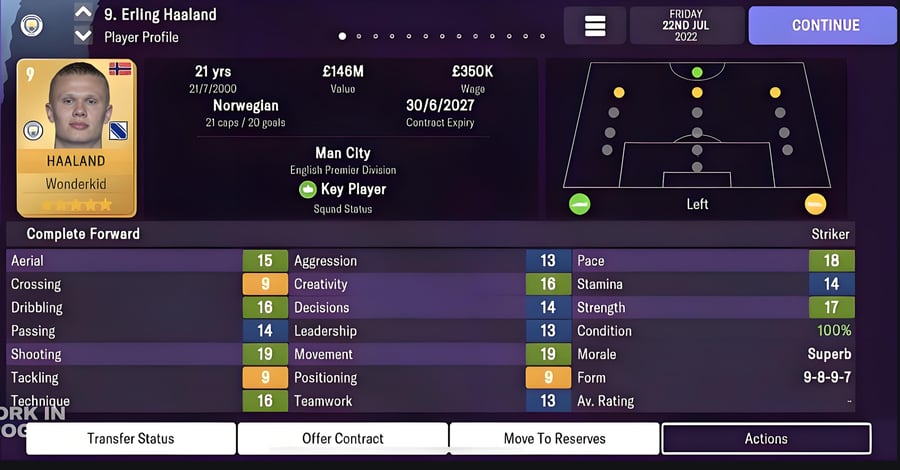Select the green striker position dot
Viewport: 900px width, 470px height.
pos(697,73)
